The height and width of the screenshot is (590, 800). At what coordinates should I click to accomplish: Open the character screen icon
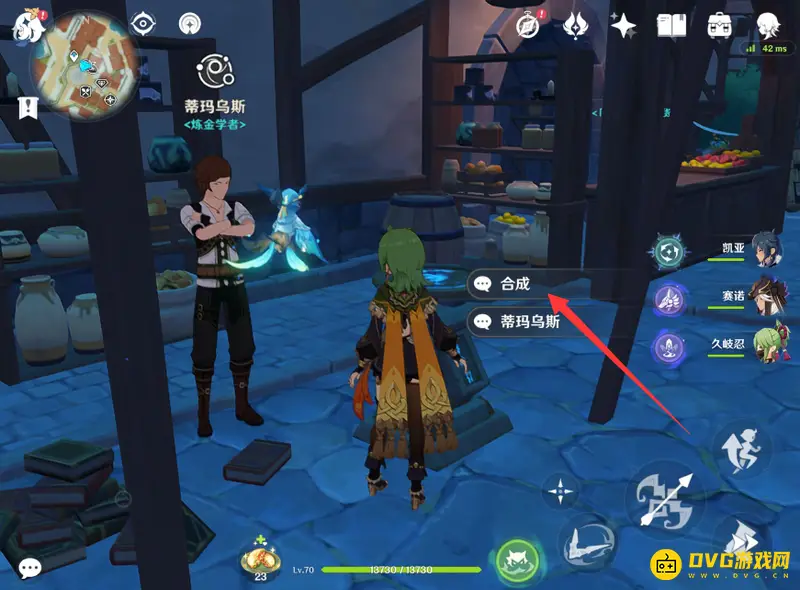click(768, 25)
